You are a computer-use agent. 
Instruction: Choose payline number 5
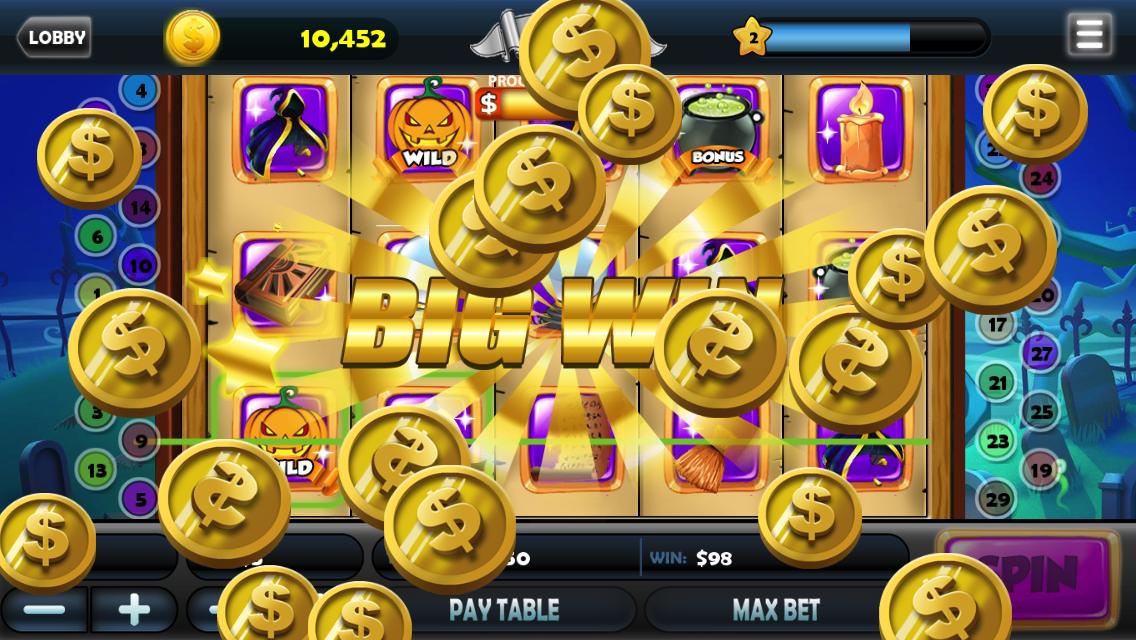click(140, 498)
